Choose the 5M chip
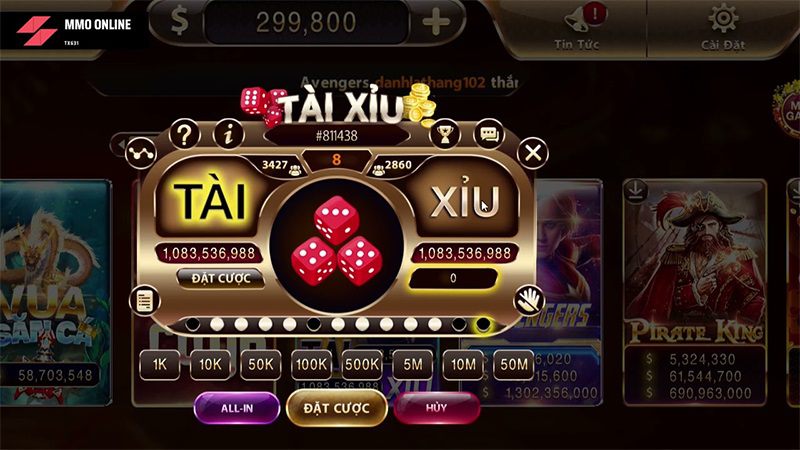Screen dimensions: 800x450 click(413, 366)
